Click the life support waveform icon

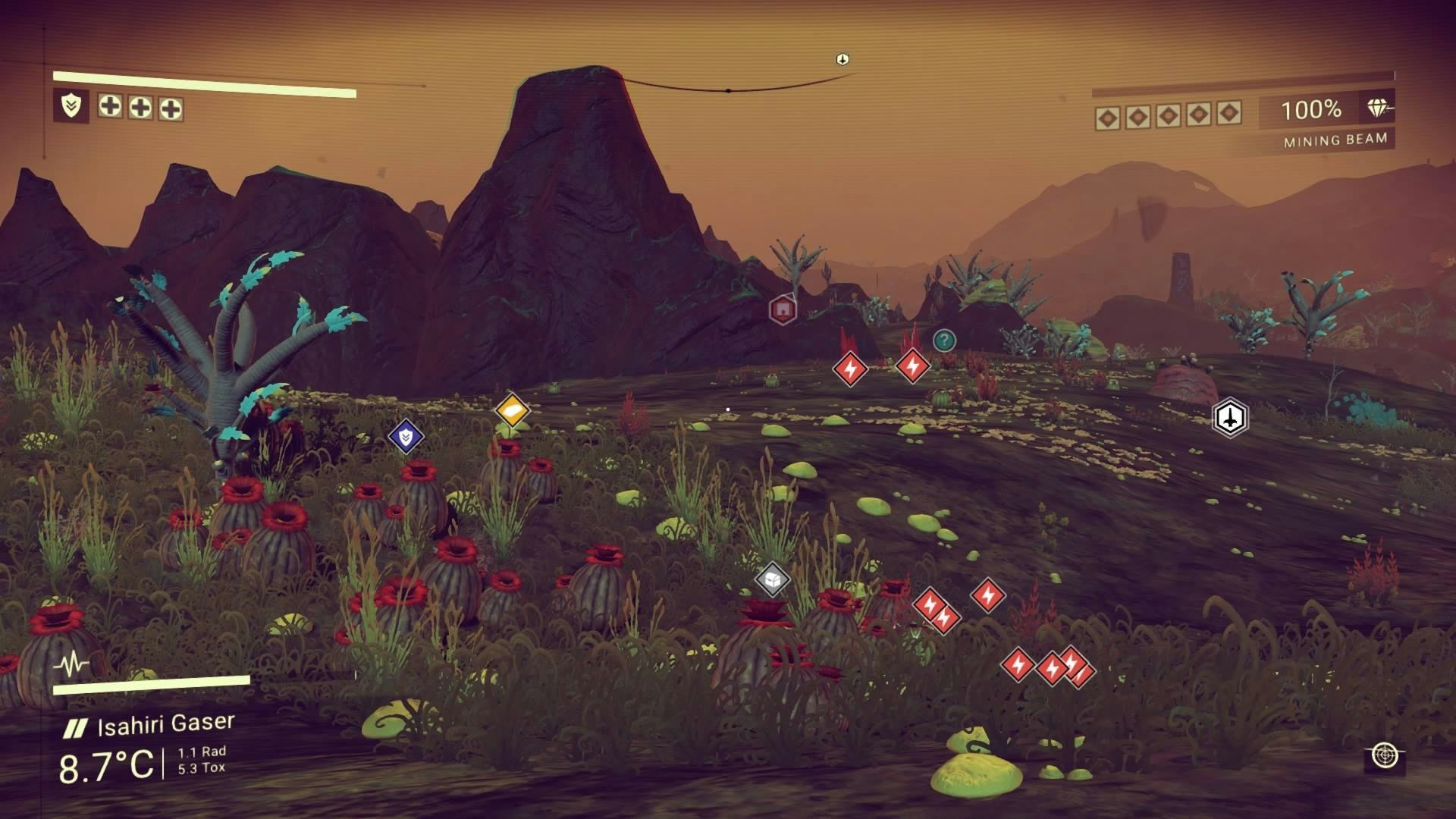pos(72,665)
